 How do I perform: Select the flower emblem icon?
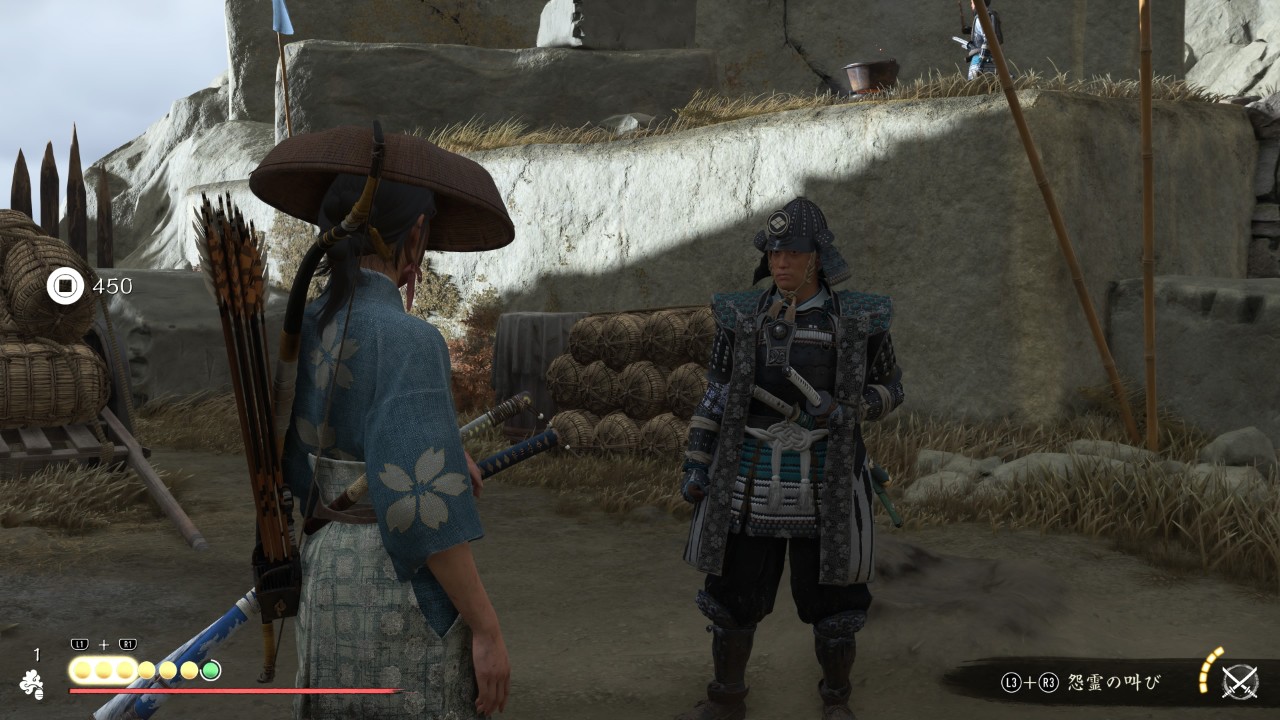coord(31,683)
